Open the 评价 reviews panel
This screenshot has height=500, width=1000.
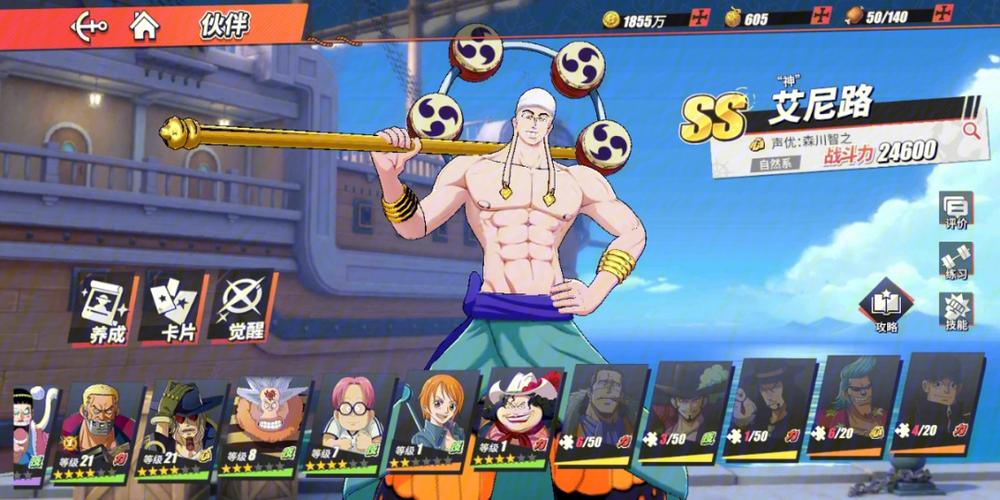955,210
